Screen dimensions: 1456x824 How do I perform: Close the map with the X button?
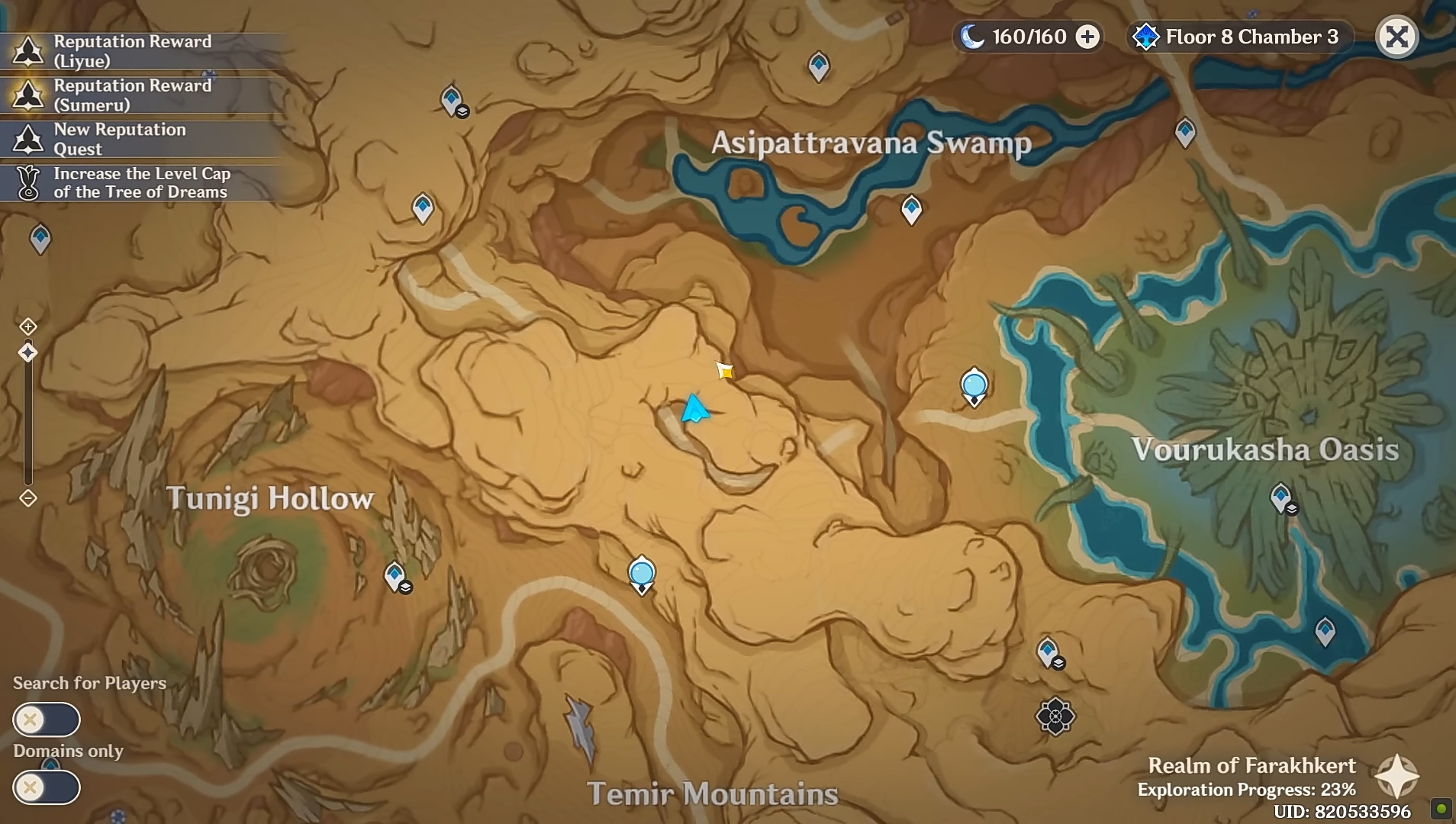point(1396,37)
